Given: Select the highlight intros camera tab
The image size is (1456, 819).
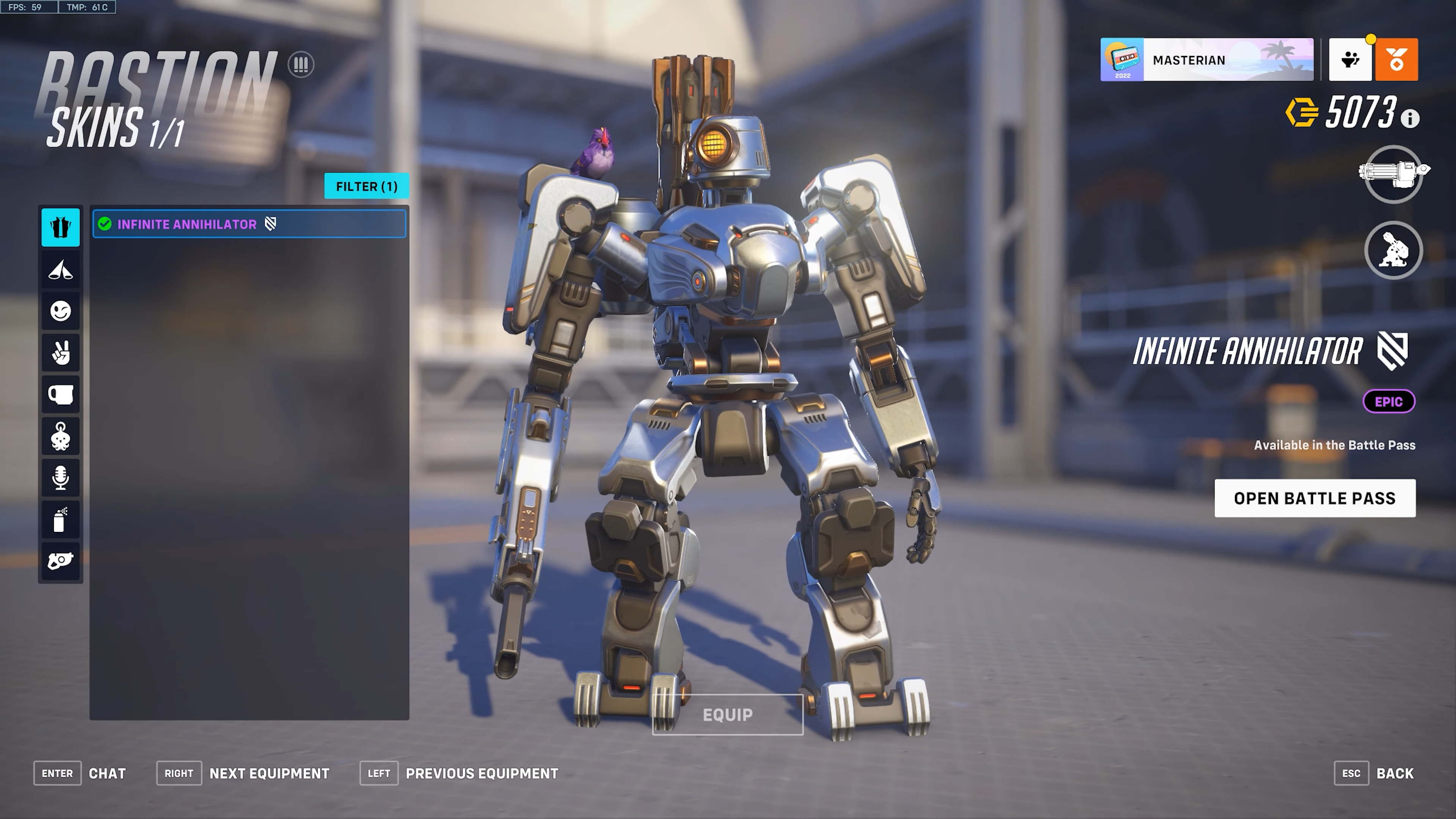Looking at the screenshot, I should [61, 561].
